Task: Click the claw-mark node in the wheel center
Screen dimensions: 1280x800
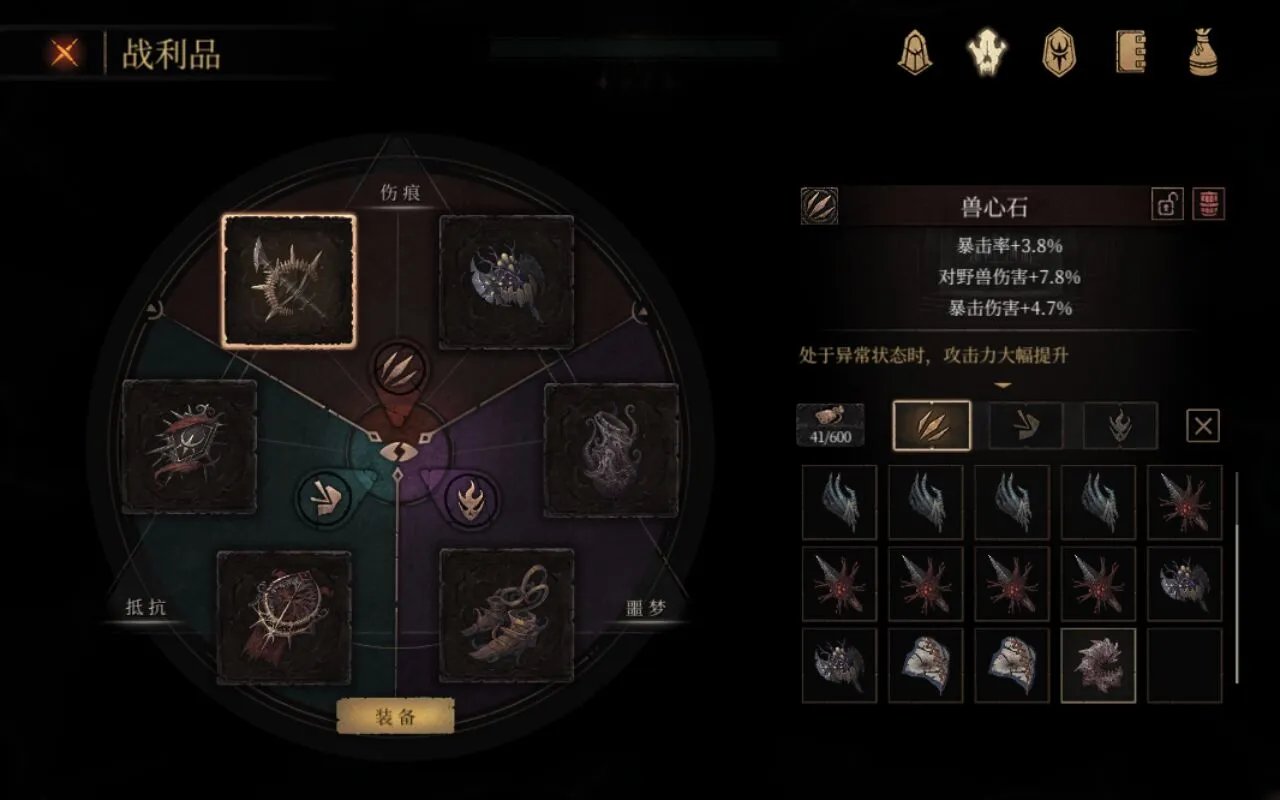Action: pos(398,369)
